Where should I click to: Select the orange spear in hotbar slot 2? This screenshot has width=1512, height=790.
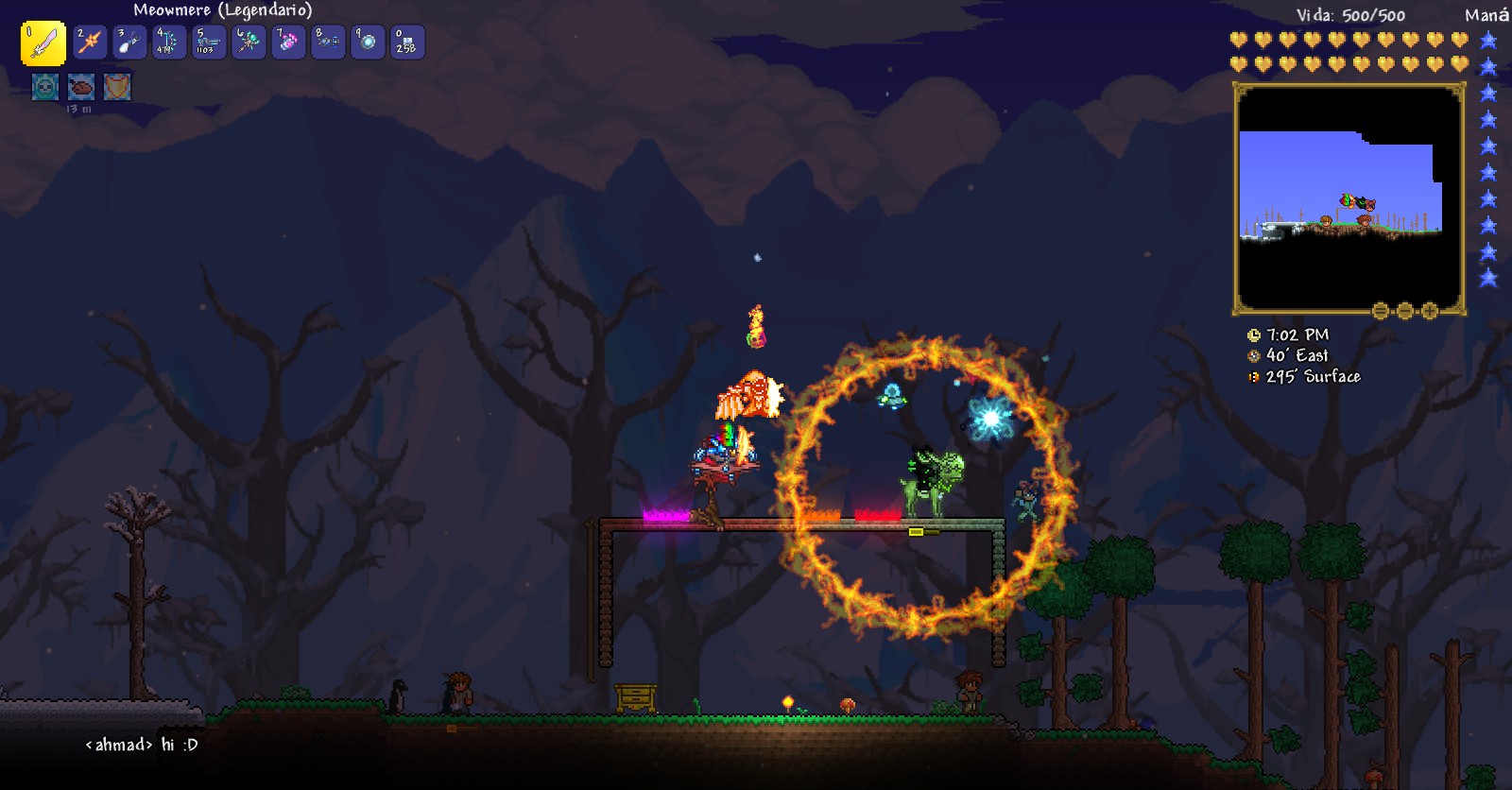click(x=90, y=43)
